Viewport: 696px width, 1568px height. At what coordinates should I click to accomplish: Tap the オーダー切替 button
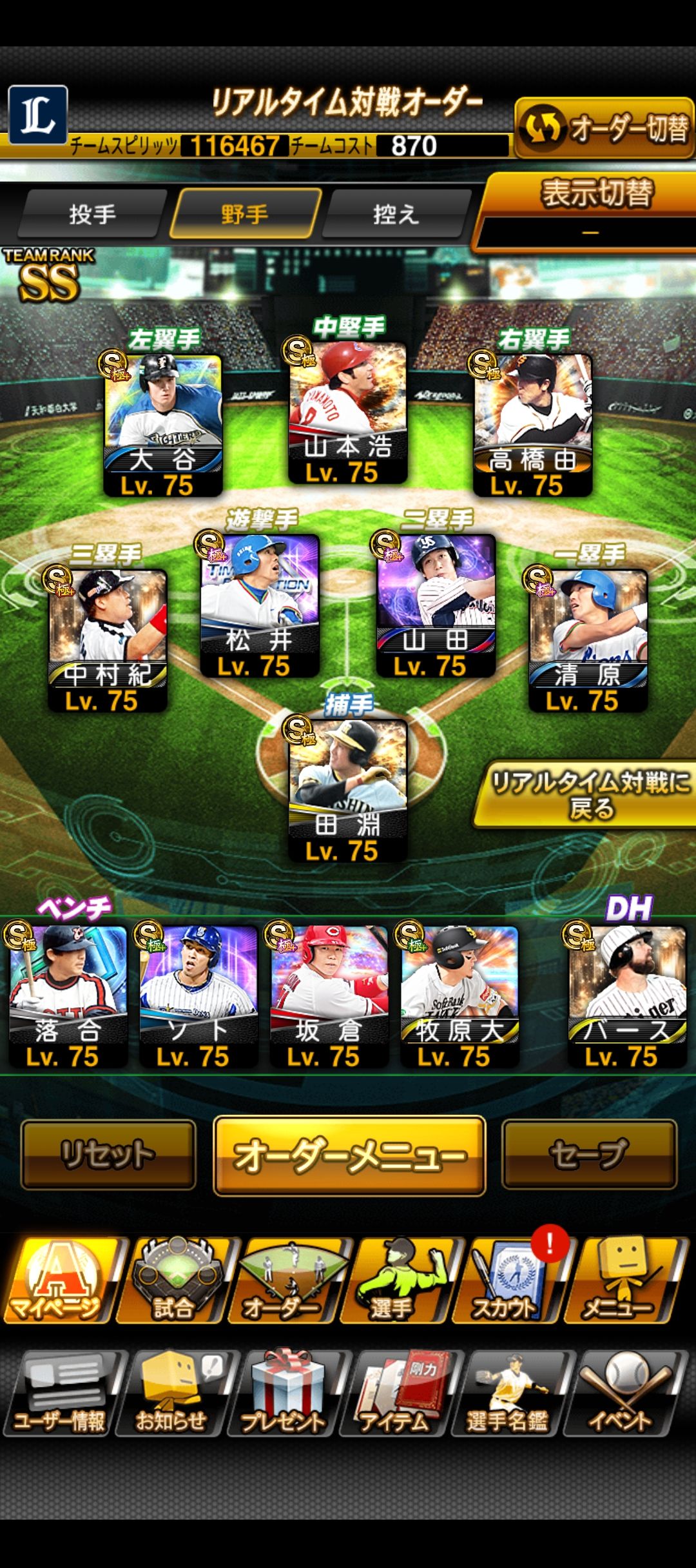(604, 128)
